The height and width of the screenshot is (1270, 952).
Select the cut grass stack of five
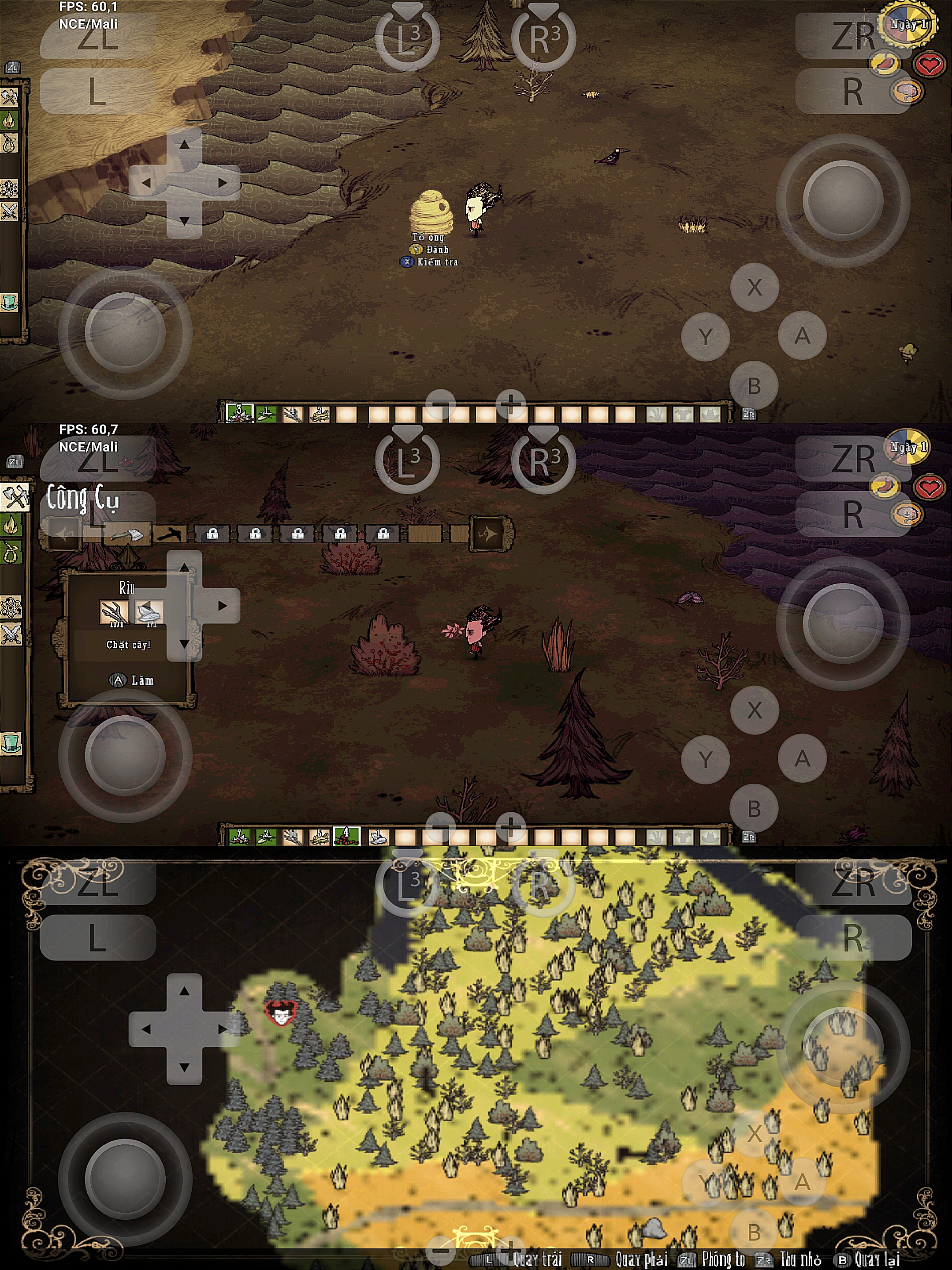click(x=320, y=837)
